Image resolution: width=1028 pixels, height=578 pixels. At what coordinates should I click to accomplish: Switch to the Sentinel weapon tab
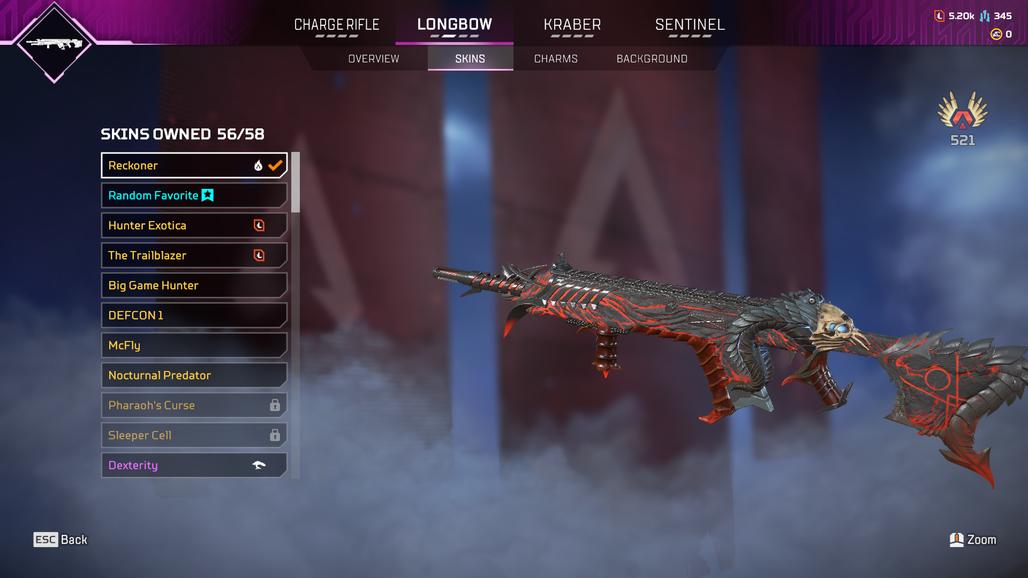click(690, 25)
